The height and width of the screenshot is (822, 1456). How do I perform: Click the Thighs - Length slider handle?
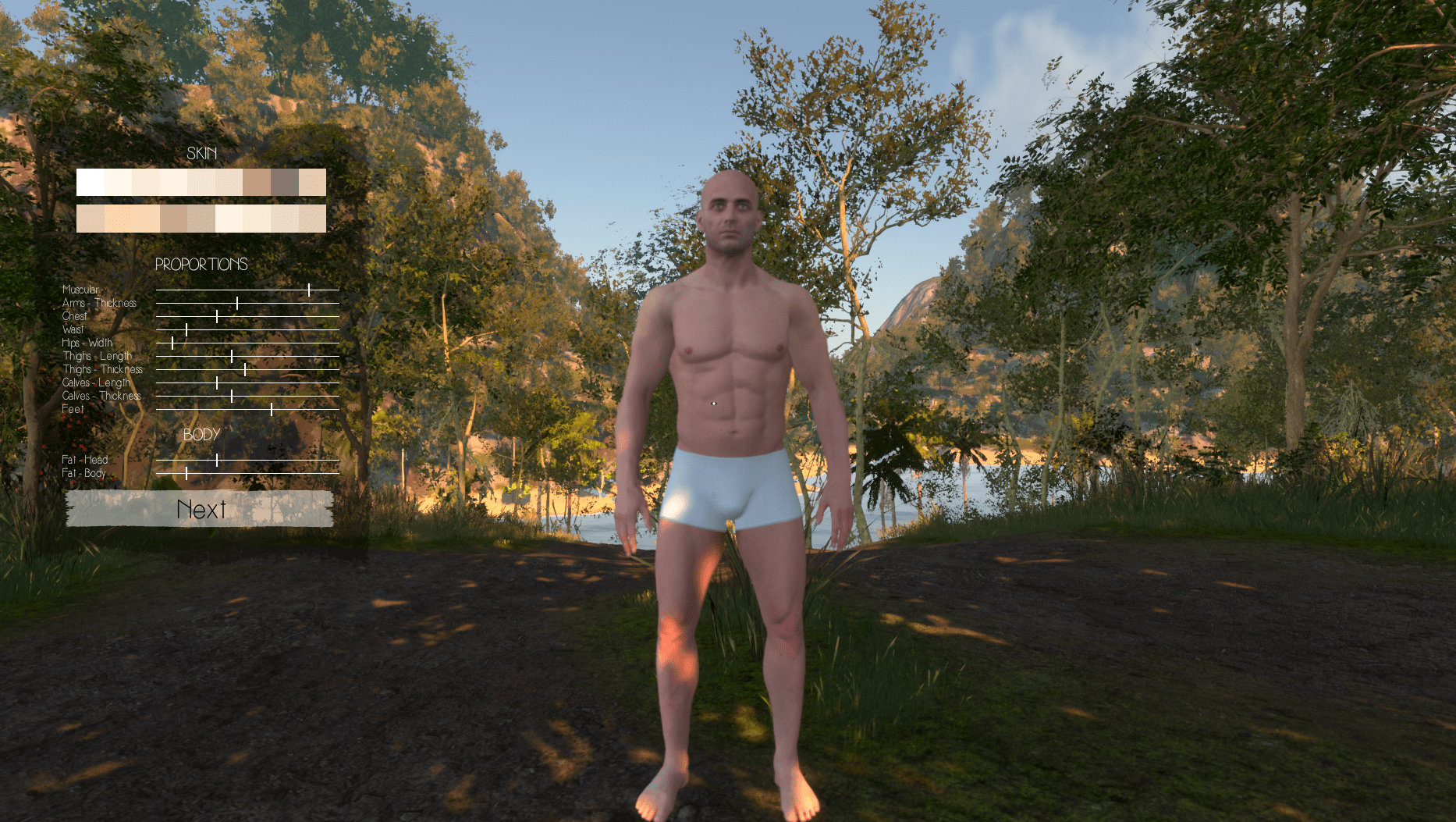pyautogui.click(x=232, y=357)
